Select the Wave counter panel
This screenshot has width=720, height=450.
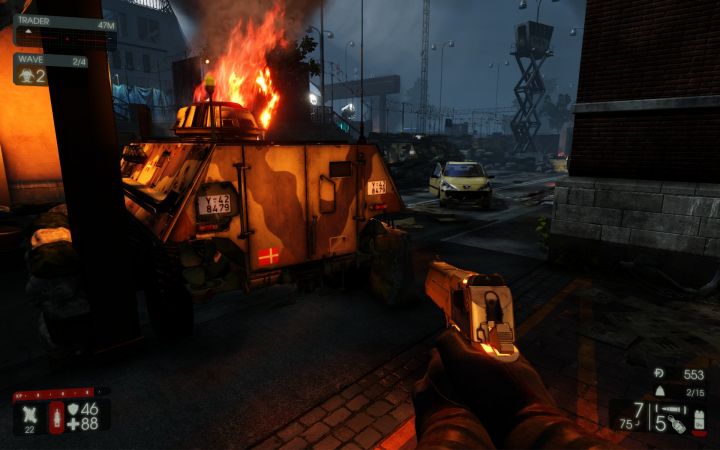50,69
